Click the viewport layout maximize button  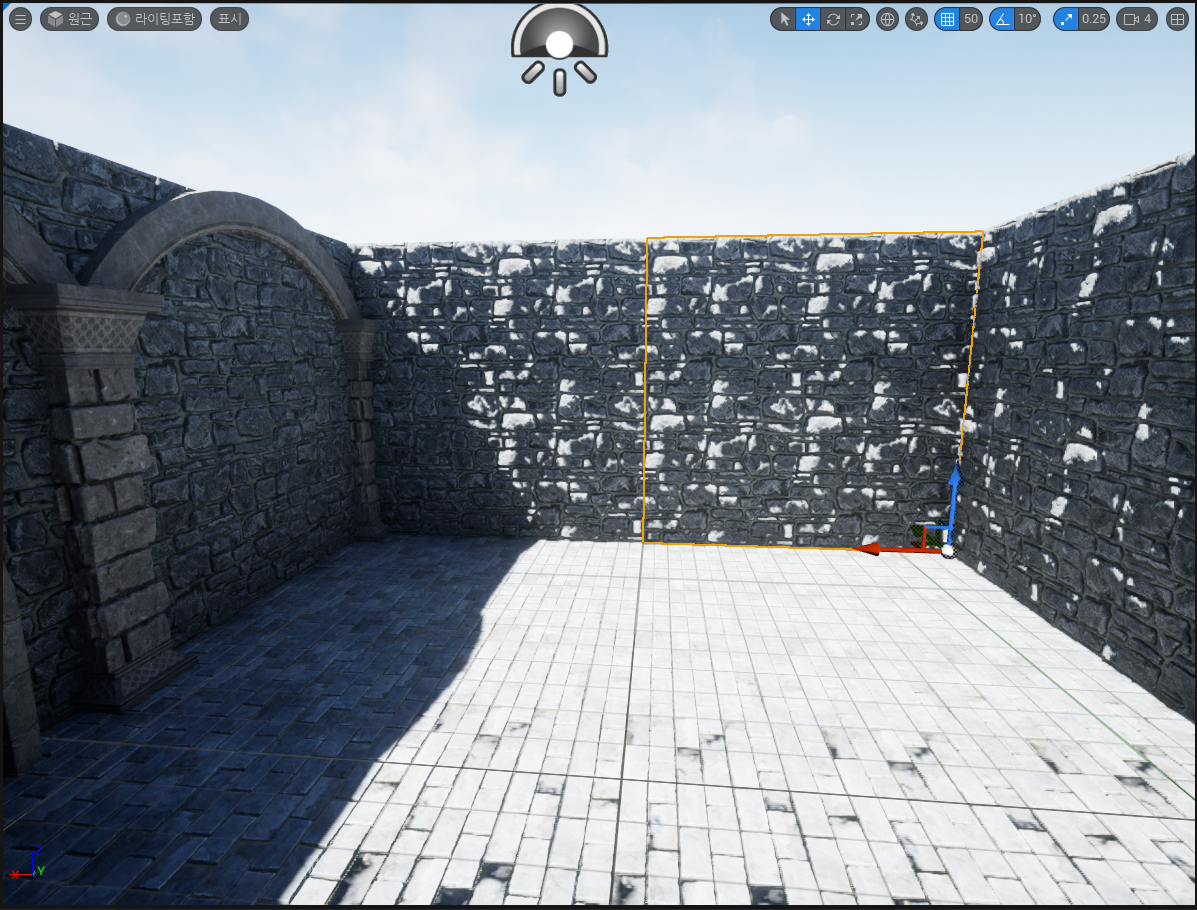[1177, 19]
